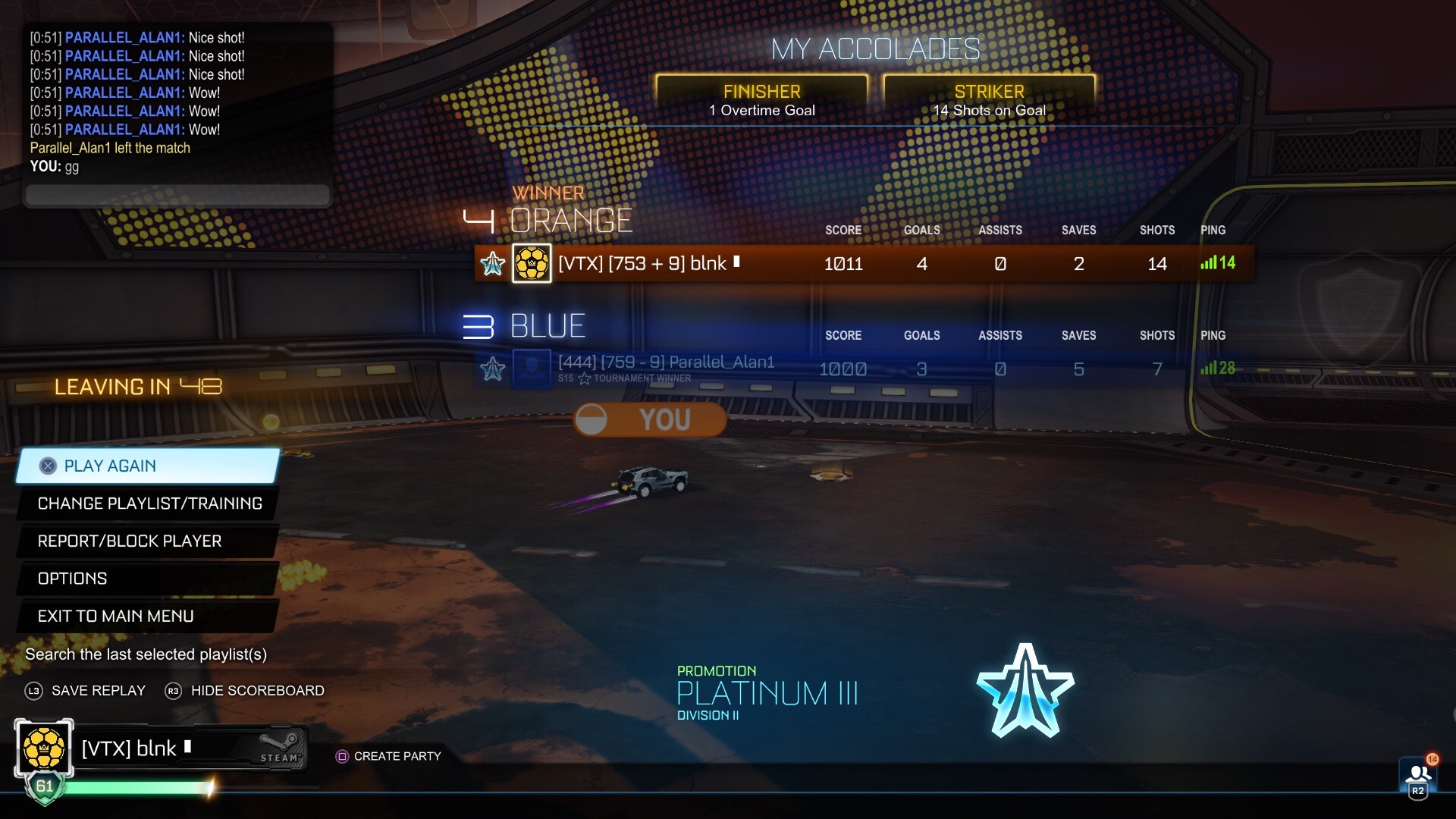Select the star title icon beside blnk
The height and width of the screenshot is (819, 1456).
[x=493, y=263]
